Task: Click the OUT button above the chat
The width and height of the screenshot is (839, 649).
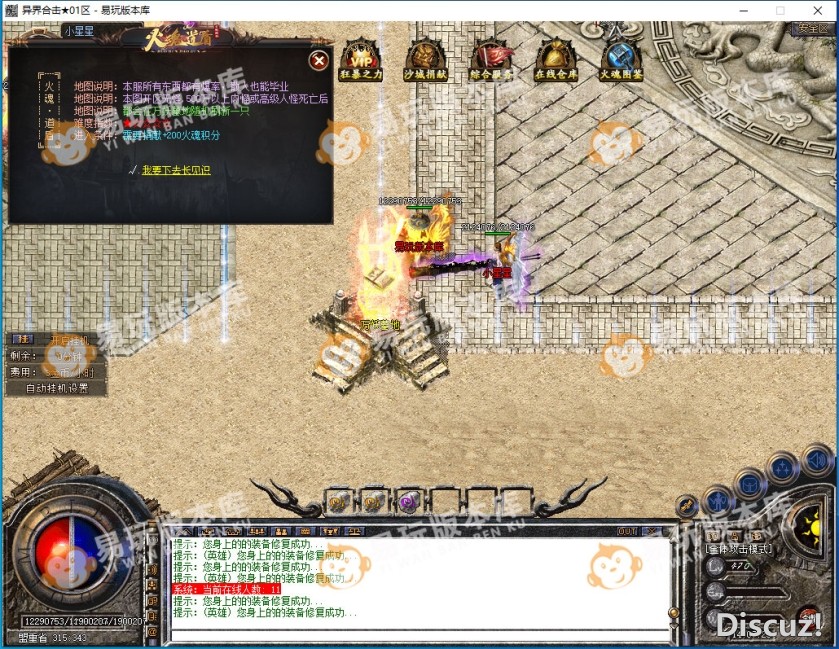Action: pos(627,531)
